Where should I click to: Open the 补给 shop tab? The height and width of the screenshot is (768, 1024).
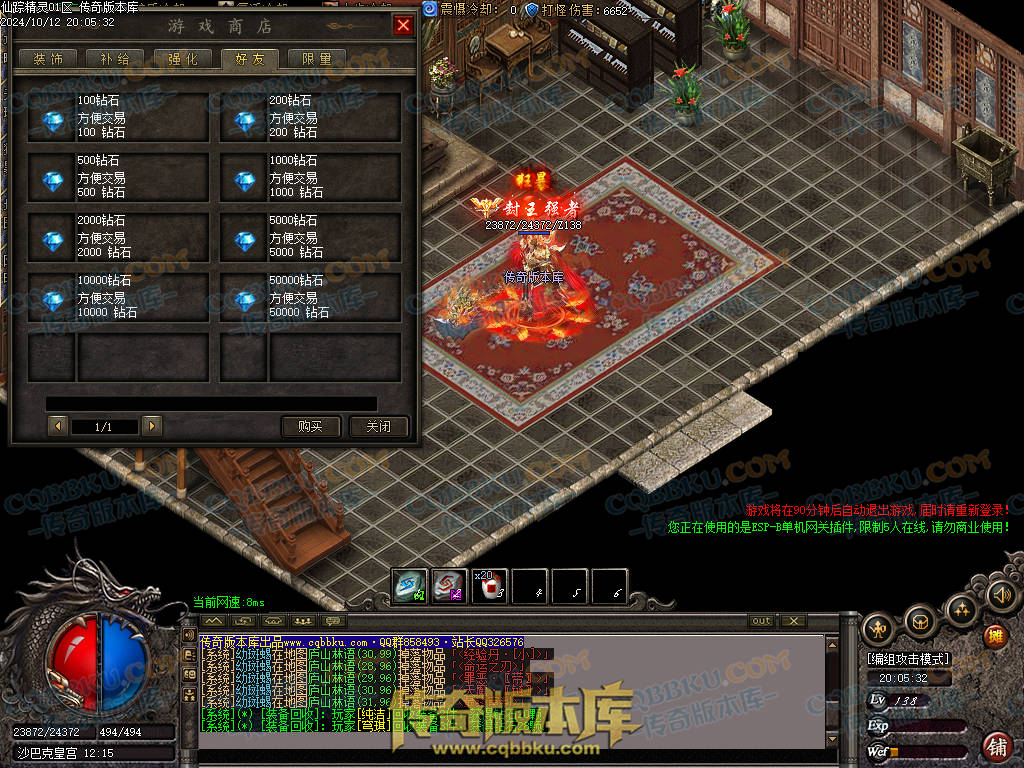pos(115,59)
